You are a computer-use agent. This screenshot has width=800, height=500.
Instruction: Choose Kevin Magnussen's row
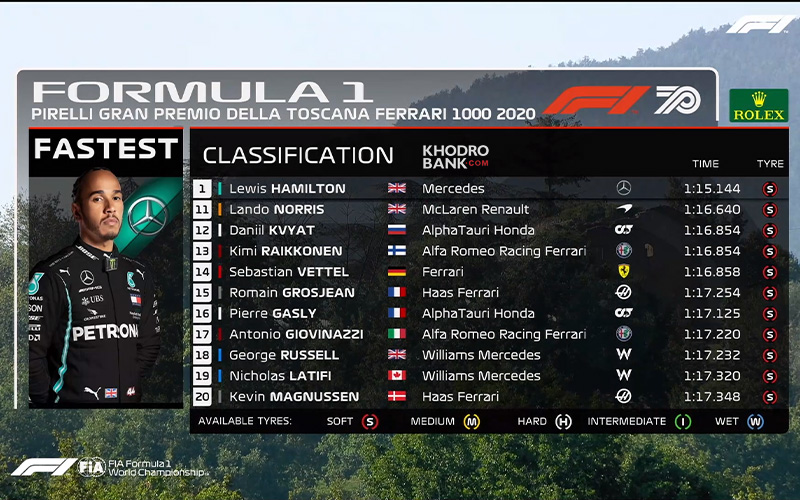488,397
